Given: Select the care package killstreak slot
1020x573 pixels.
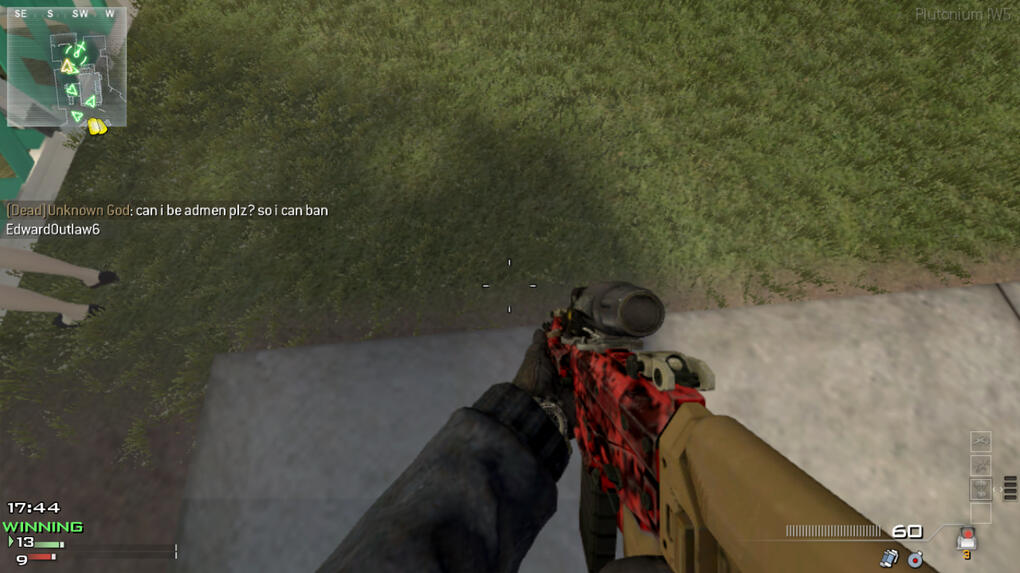Looking at the screenshot, I should point(980,489).
